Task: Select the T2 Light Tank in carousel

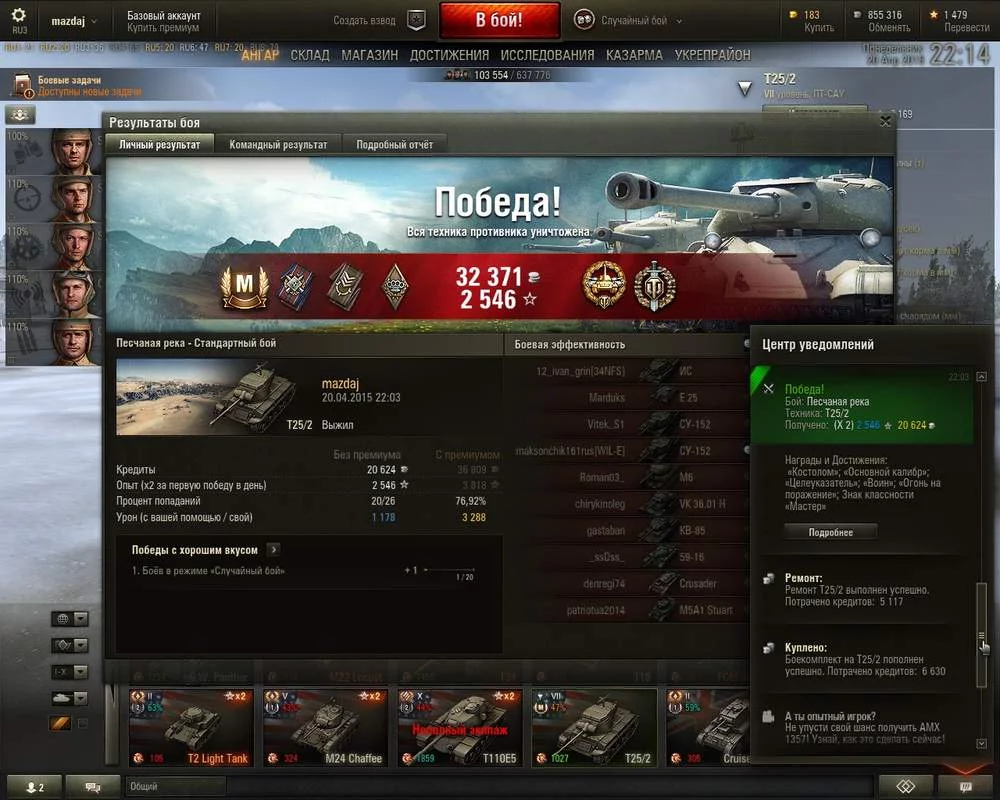Action: 192,728
